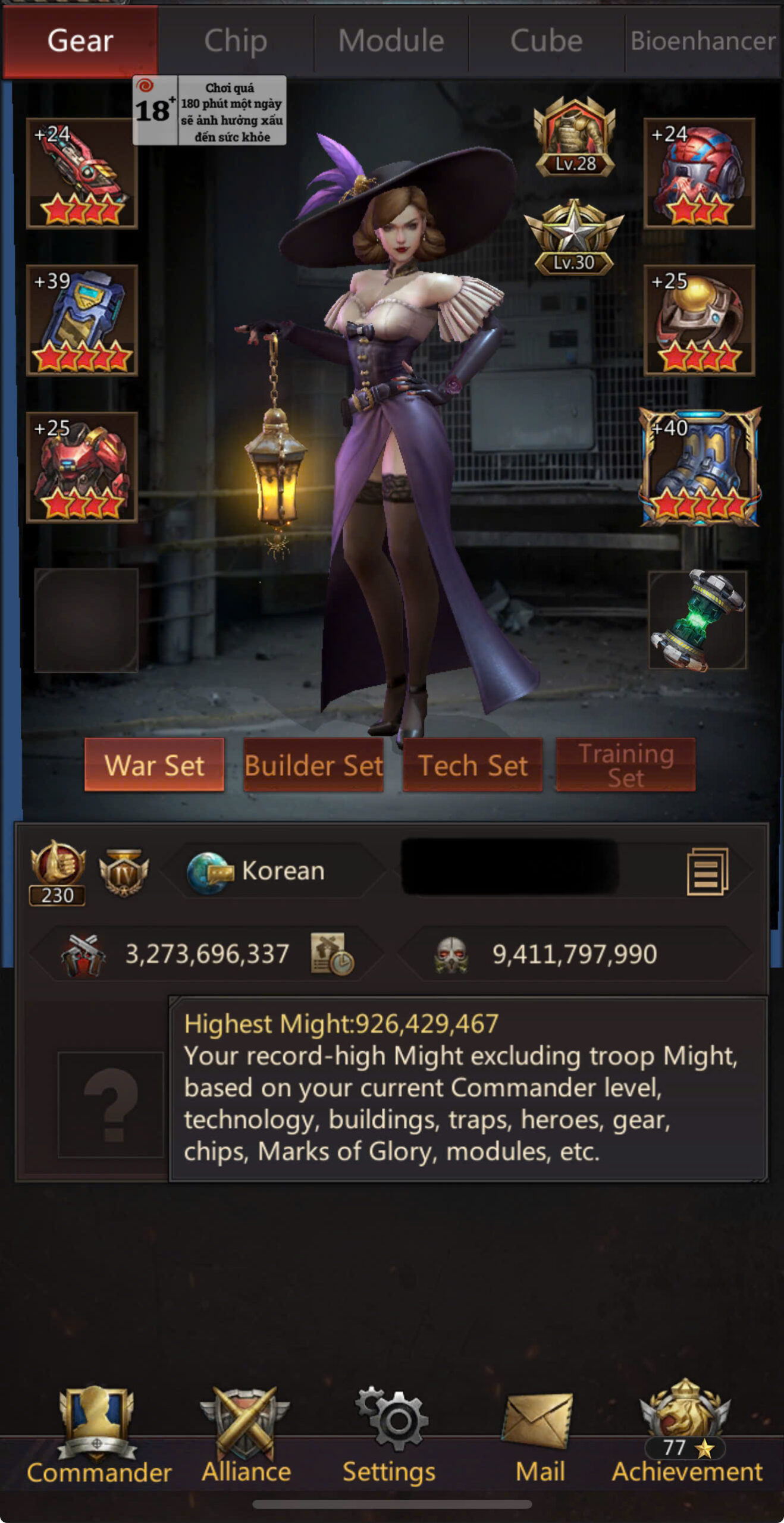Open the Alliance menu
The height and width of the screenshot is (1523, 784).
coord(246,1434)
